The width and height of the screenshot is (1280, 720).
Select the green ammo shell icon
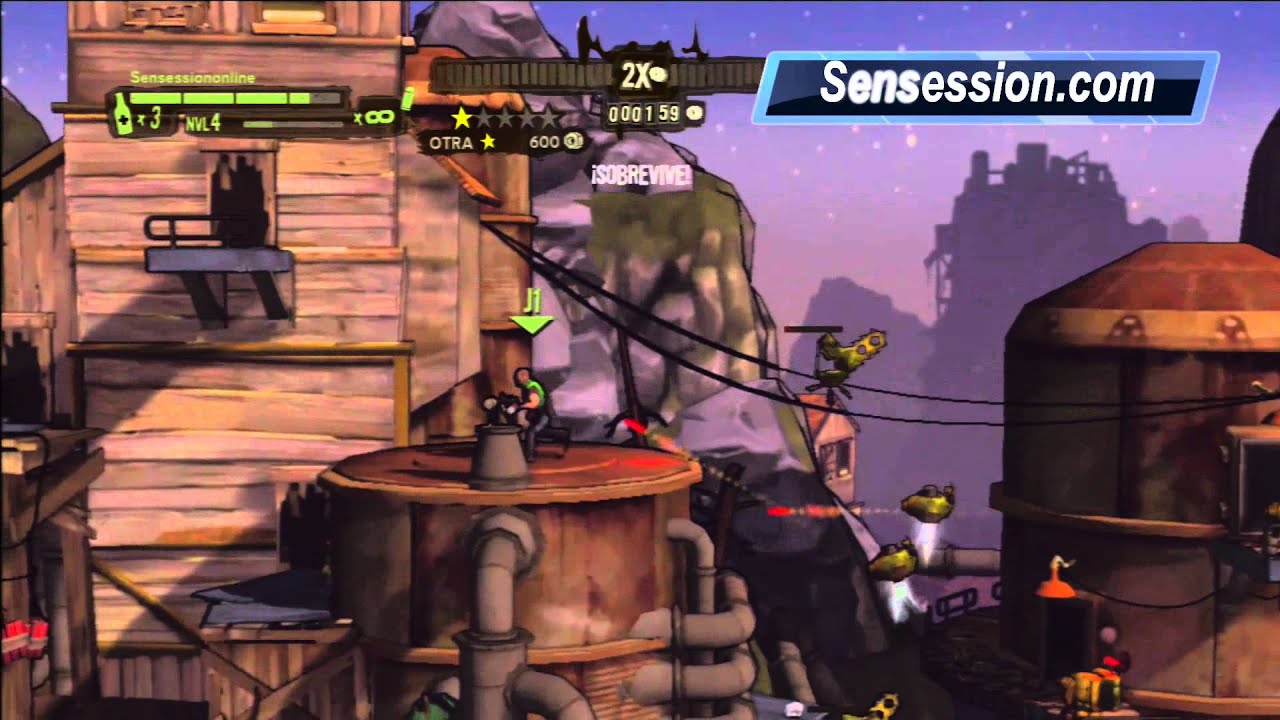pyautogui.click(x=407, y=99)
